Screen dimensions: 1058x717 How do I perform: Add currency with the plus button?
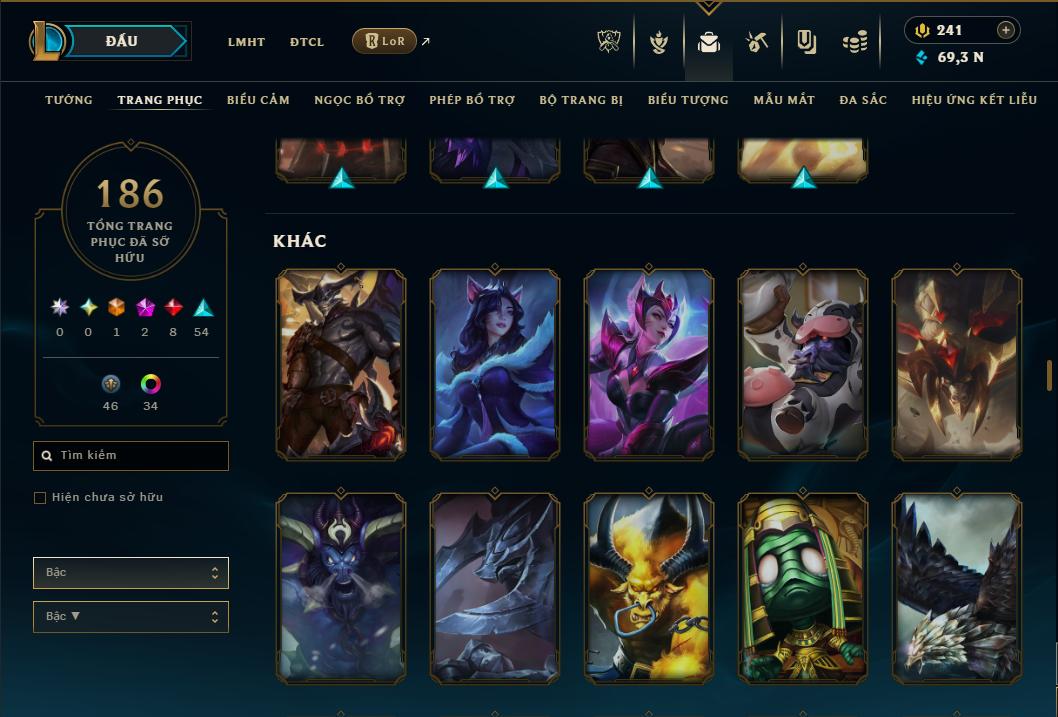pos(1006,30)
